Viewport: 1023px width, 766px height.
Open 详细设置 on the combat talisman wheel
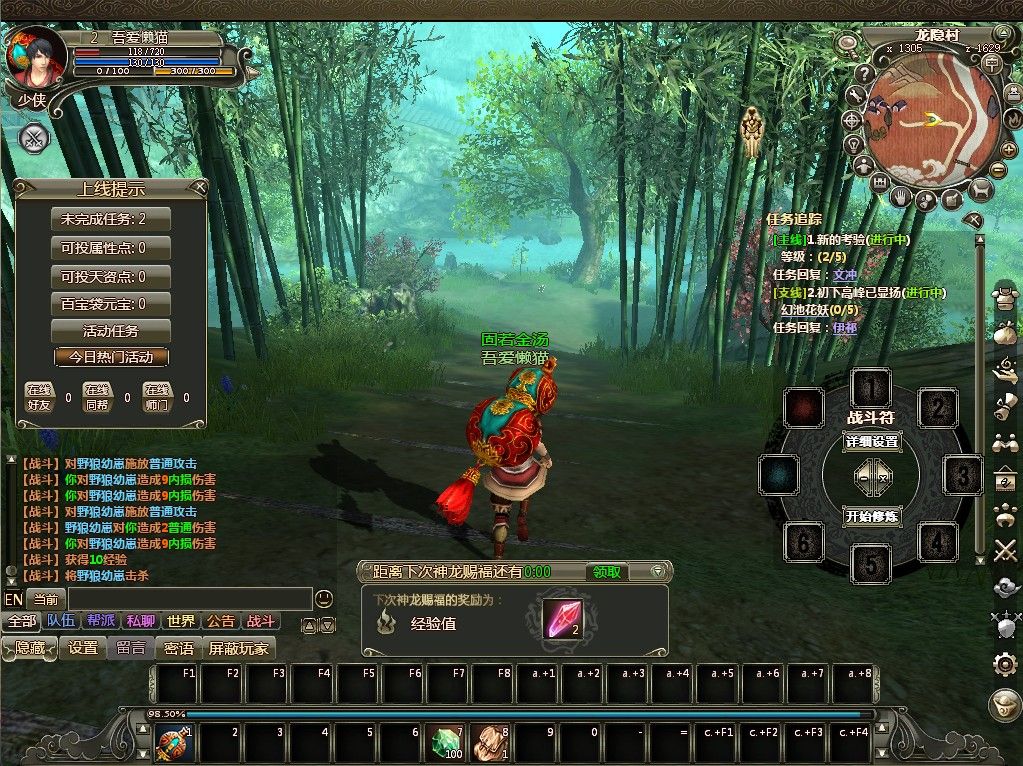(872, 441)
